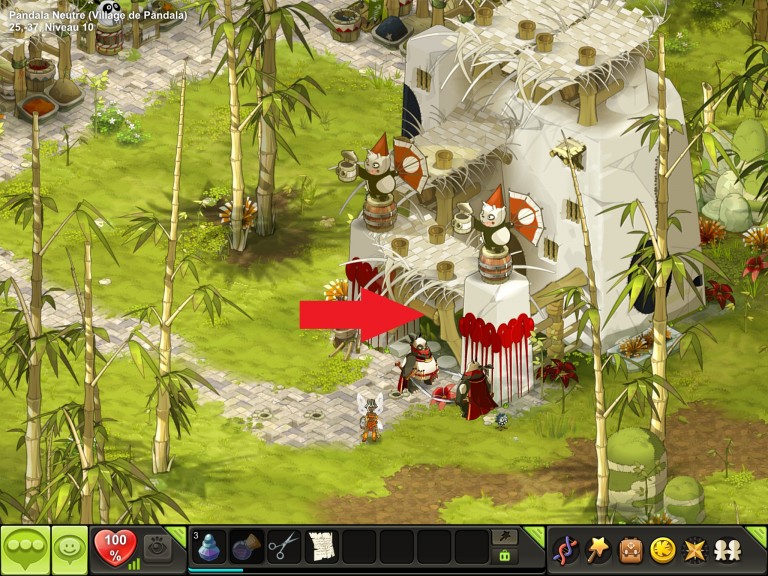Switch hotbar to the spells tab
The image size is (768, 576).
pyautogui.click(x=505, y=537)
